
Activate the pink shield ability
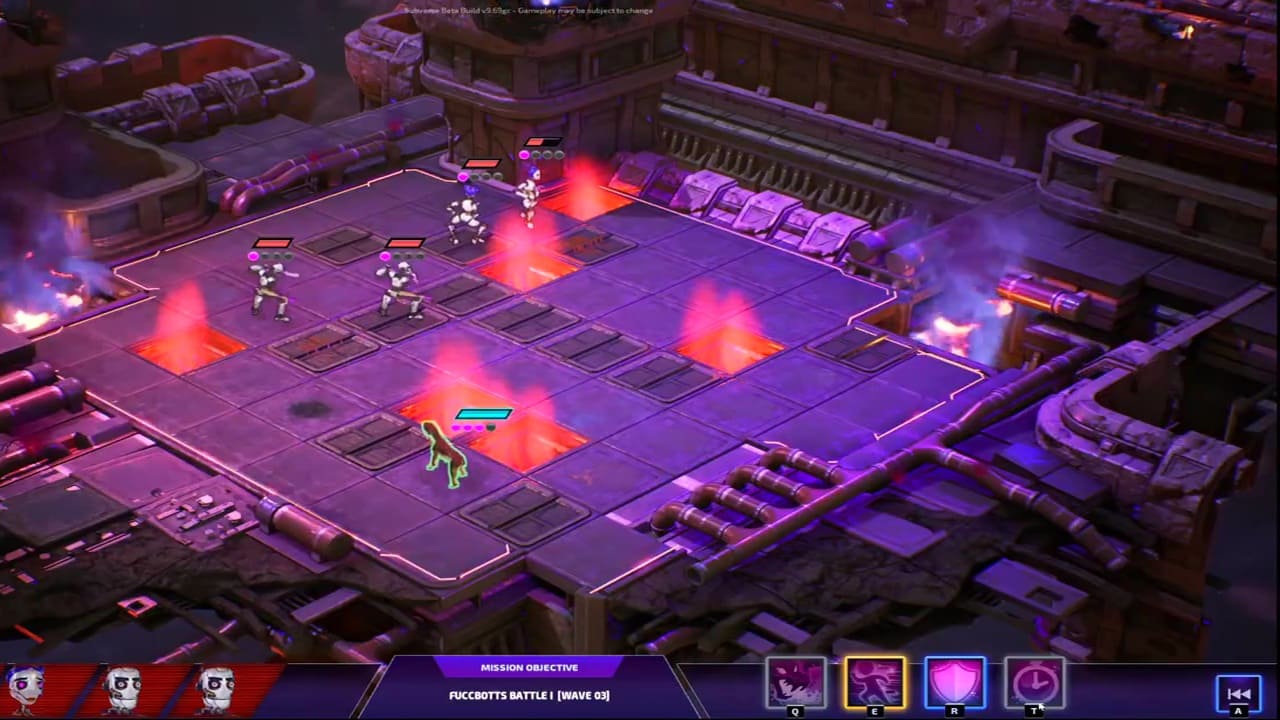coord(955,682)
